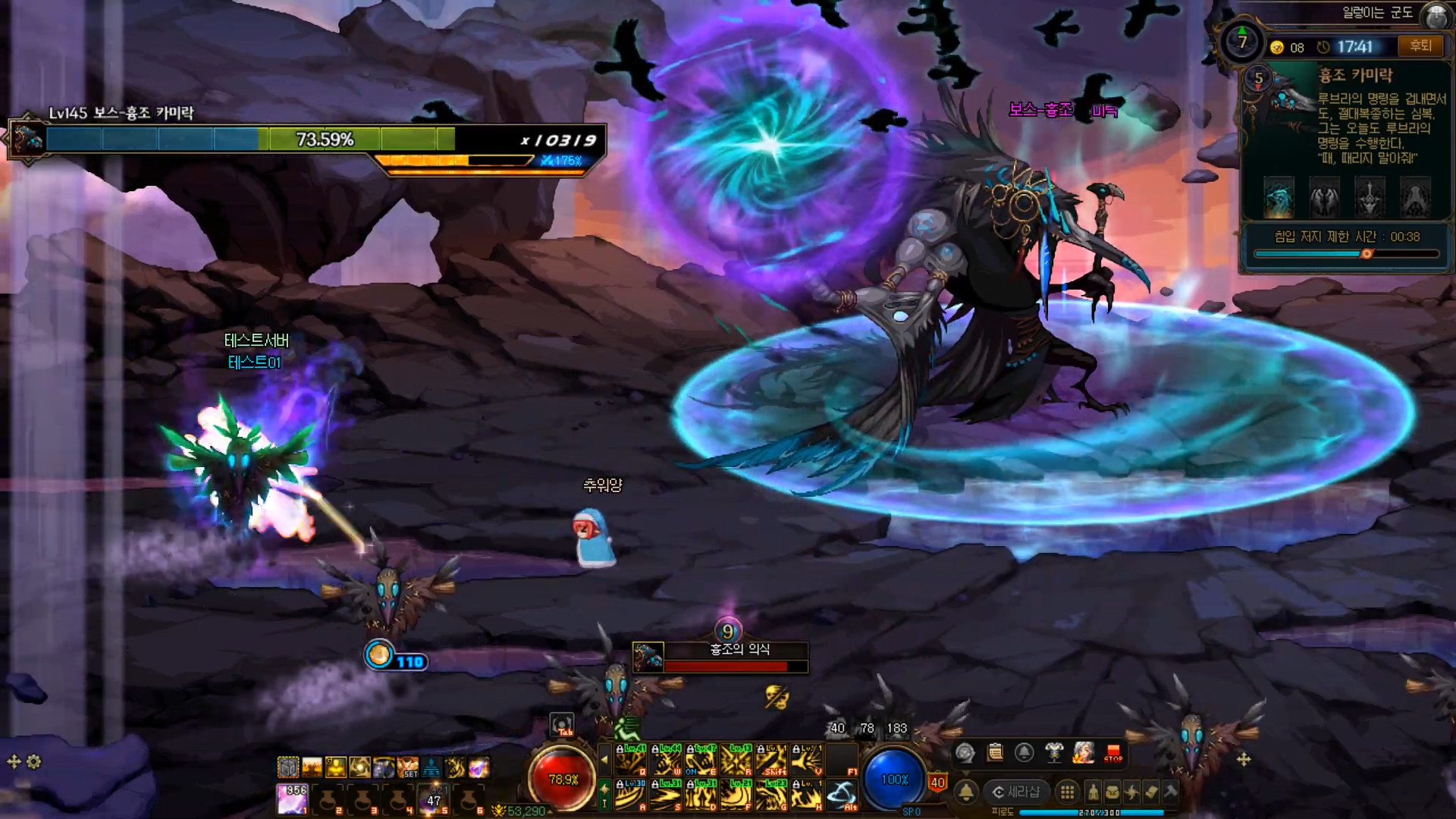Open the grid menu button
Viewport: 1456px width, 819px height.
point(1067,792)
